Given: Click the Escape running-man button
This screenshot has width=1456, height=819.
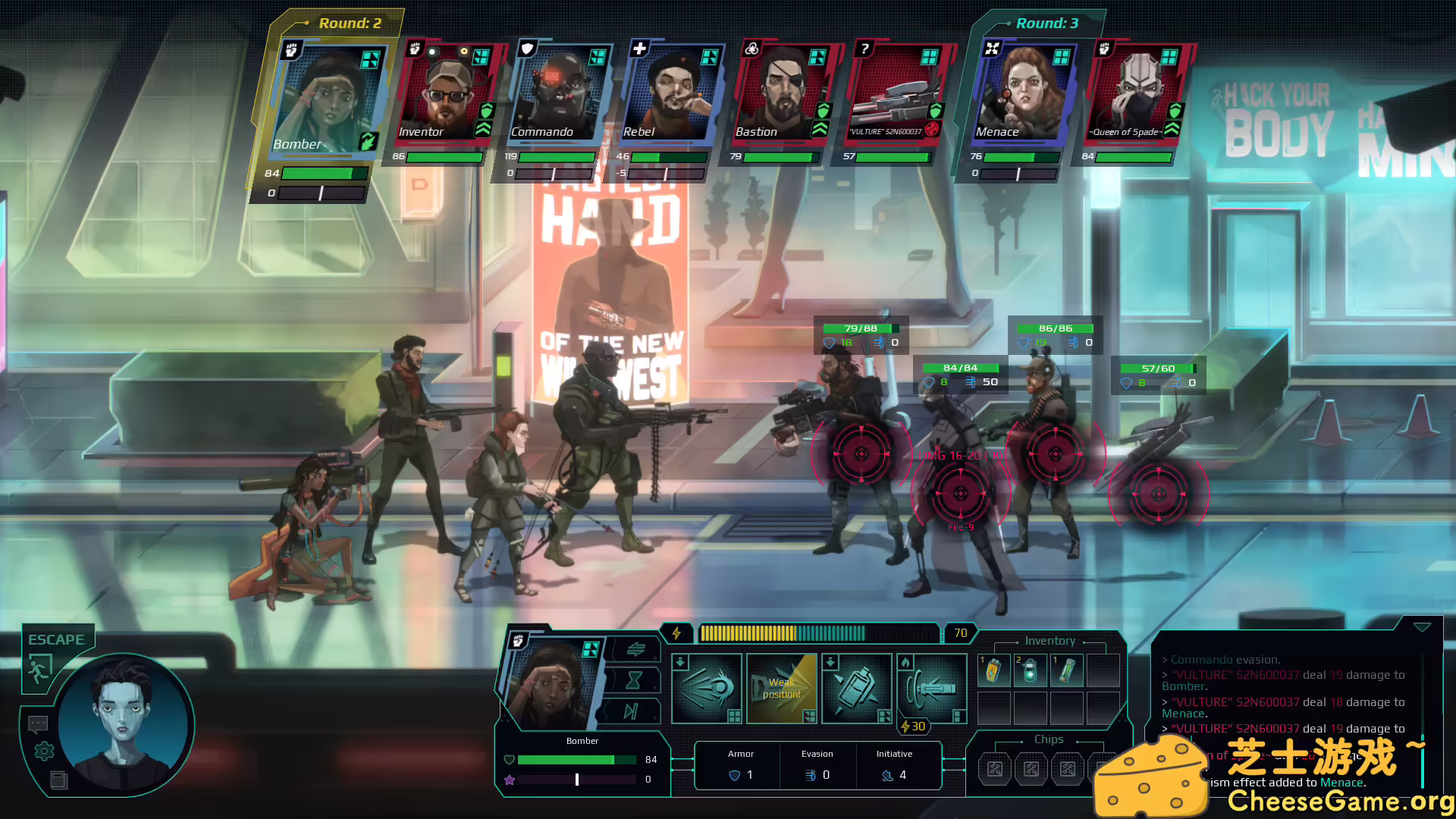Looking at the screenshot, I should tap(39, 669).
